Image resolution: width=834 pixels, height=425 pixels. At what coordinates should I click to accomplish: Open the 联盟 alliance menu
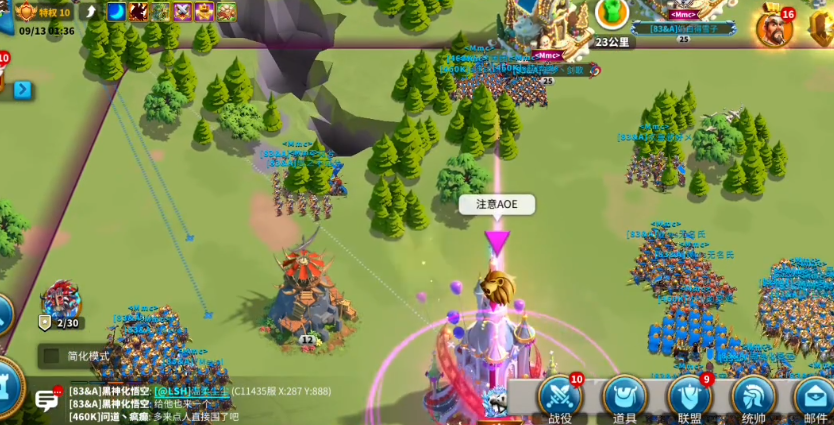[x=689, y=398]
